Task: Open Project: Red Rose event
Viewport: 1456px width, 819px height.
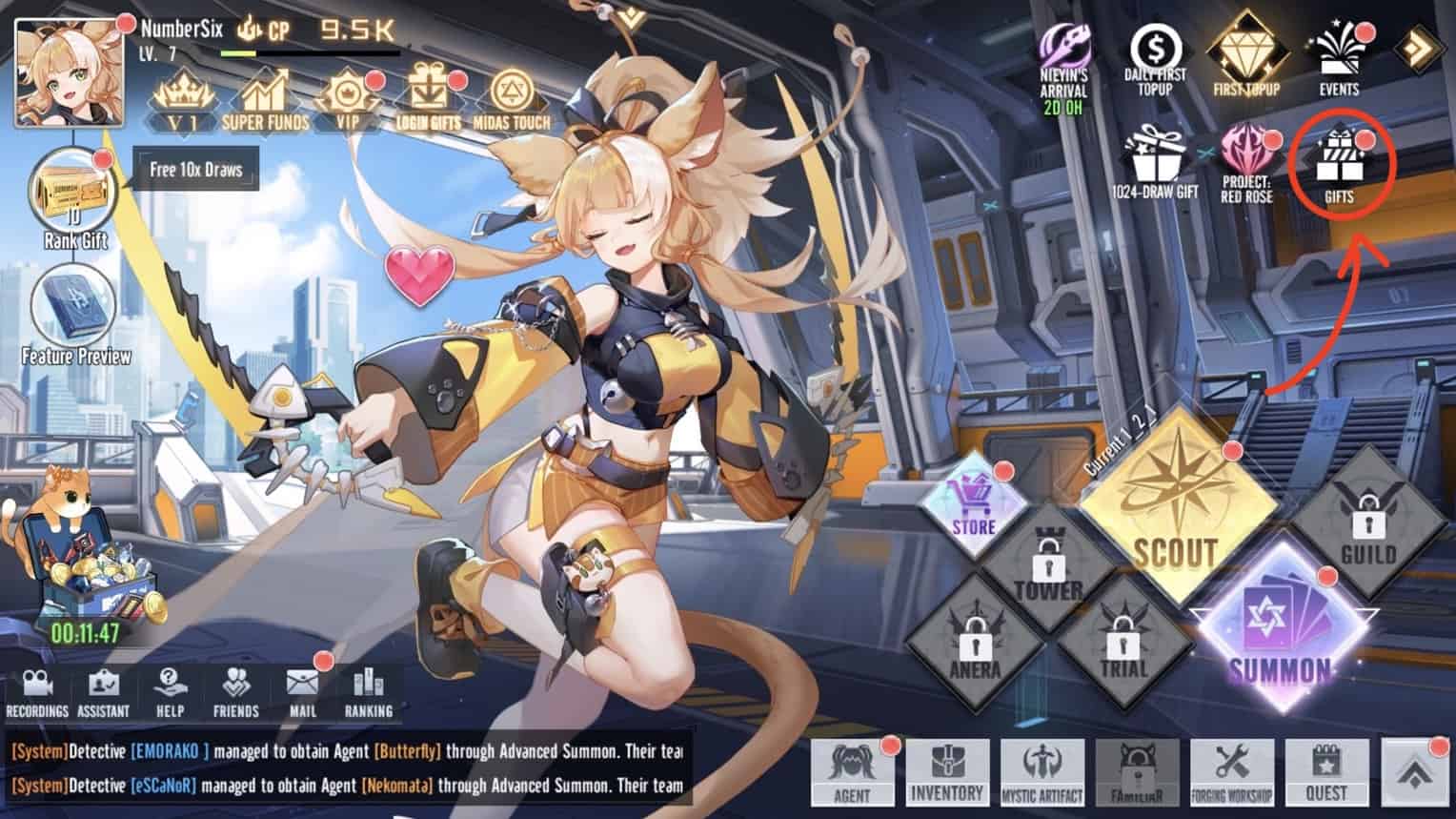Action: 1246,162
